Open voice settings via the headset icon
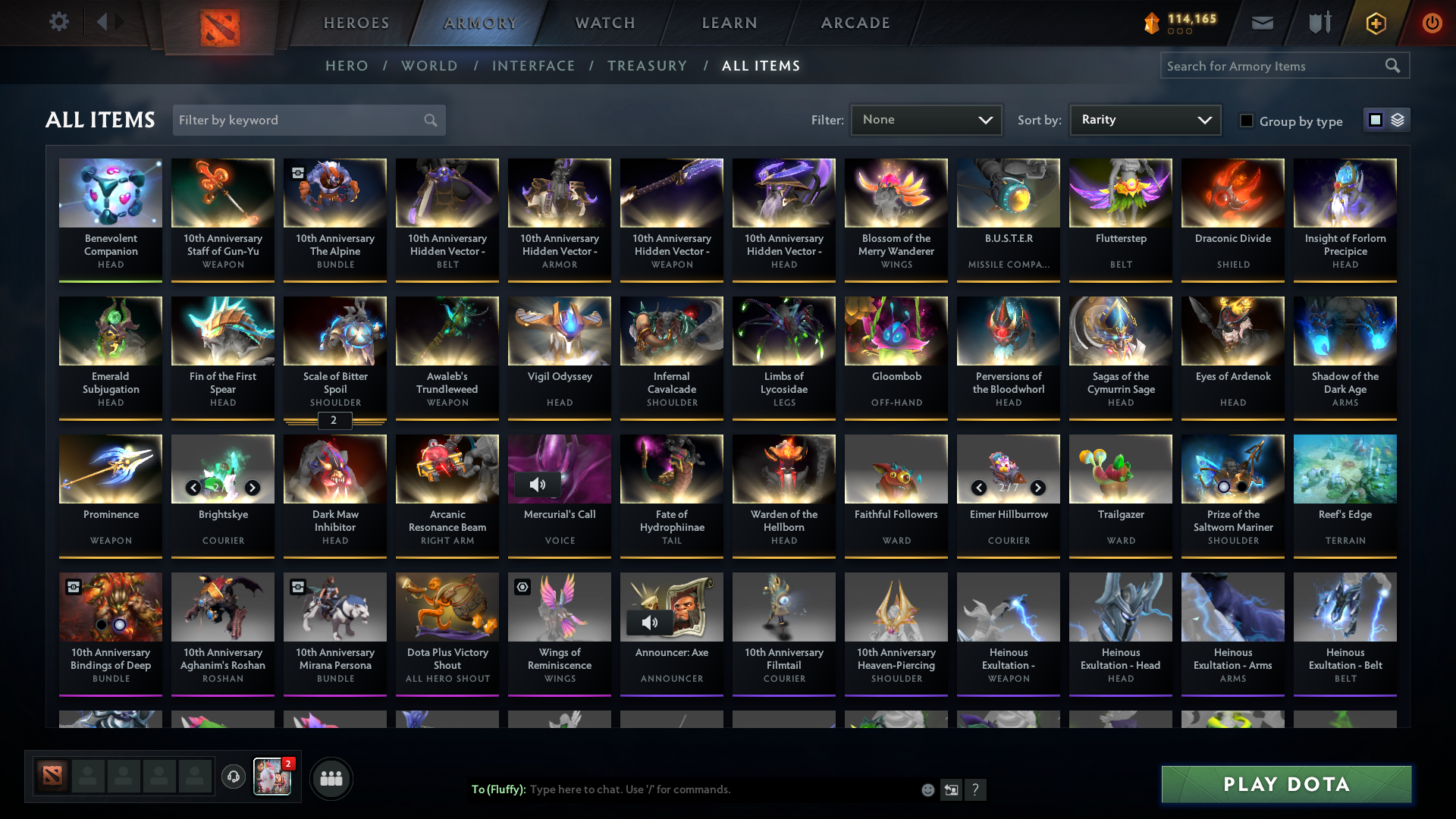This screenshot has height=819, width=1456. pyautogui.click(x=234, y=777)
